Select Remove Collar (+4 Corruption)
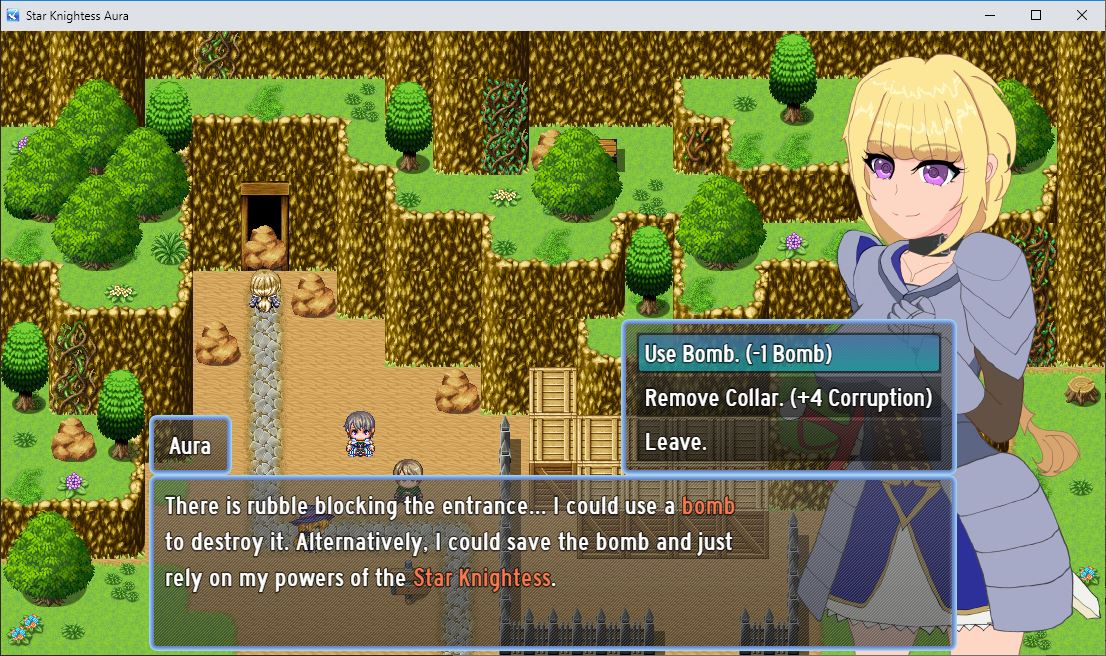This screenshot has height=656, width=1106. pos(788,398)
